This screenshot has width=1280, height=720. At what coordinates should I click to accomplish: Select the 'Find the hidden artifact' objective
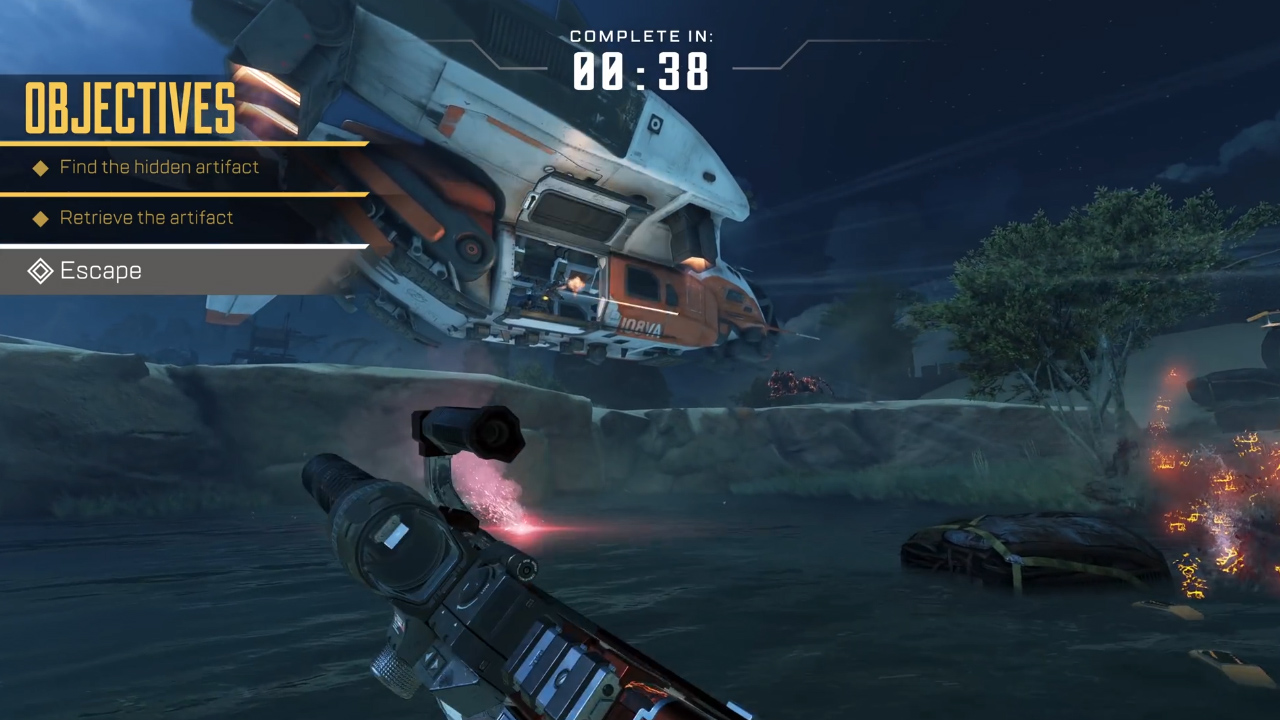coord(158,167)
